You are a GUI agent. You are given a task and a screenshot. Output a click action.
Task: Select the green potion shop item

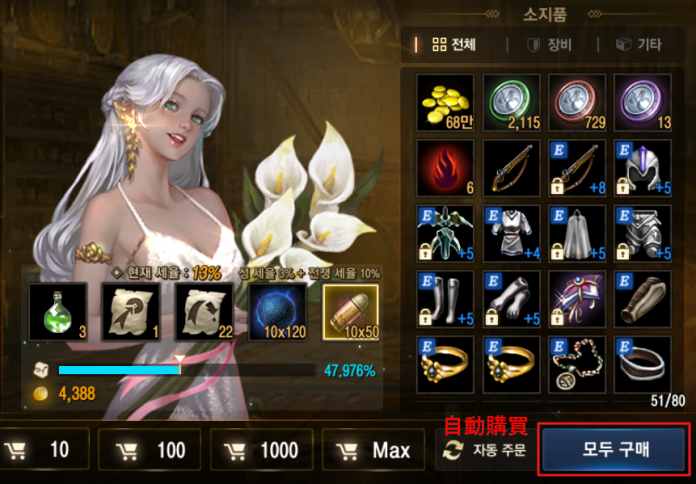[59, 311]
